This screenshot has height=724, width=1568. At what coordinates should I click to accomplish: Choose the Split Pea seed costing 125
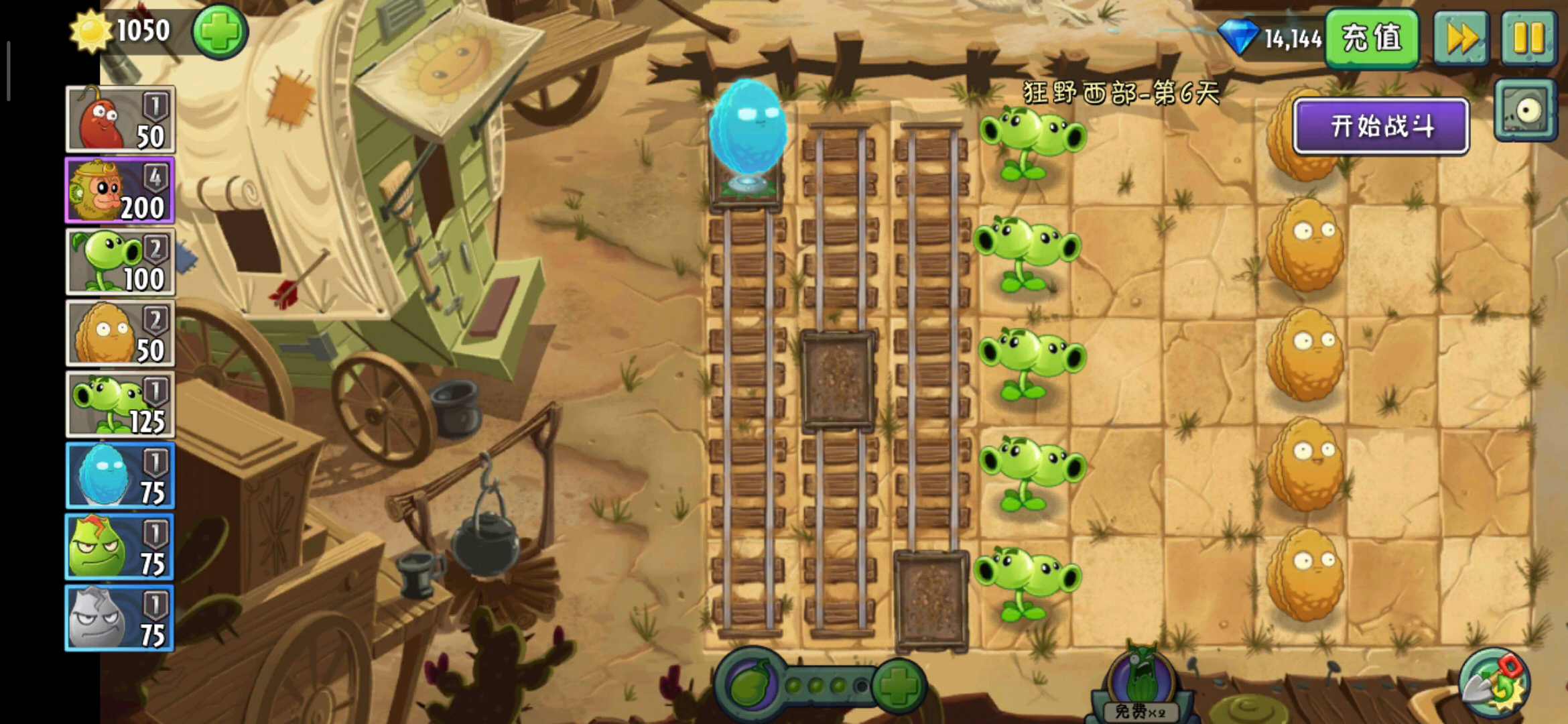[x=120, y=405]
